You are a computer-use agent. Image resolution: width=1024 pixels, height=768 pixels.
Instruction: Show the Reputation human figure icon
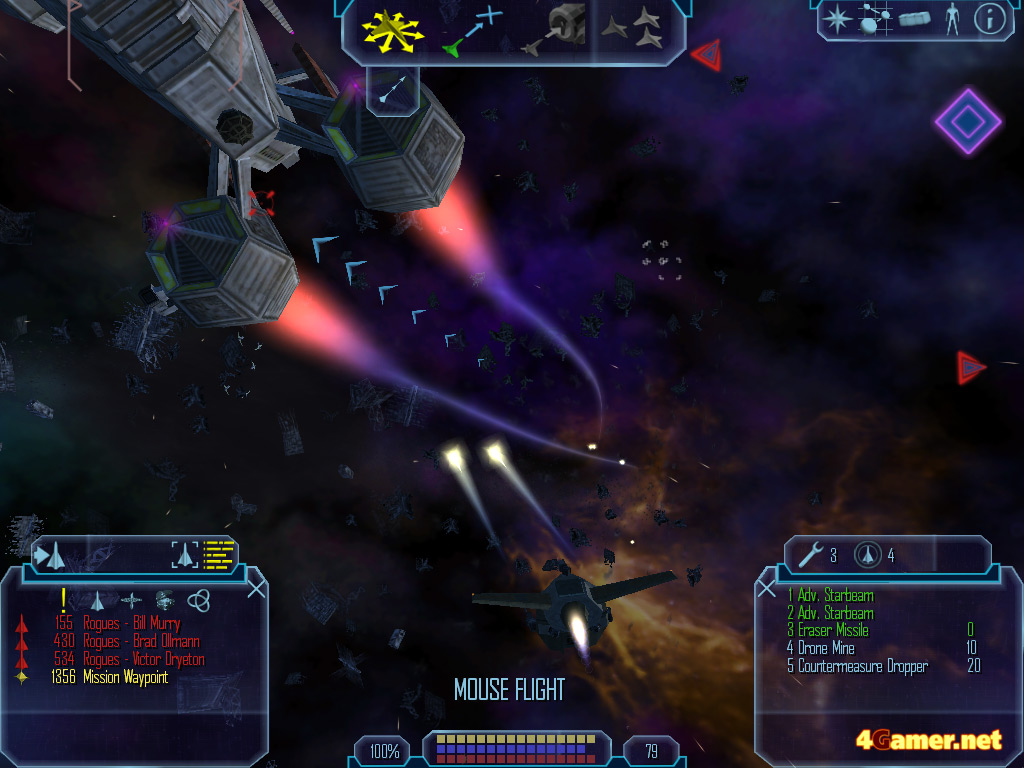tap(951, 19)
